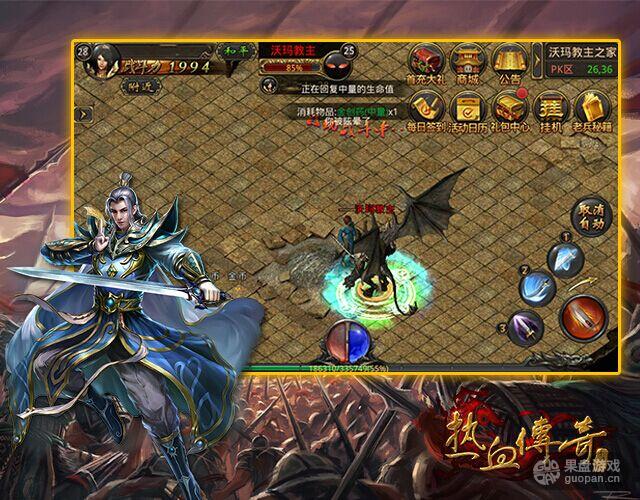Open the 商城 shop

[468, 60]
